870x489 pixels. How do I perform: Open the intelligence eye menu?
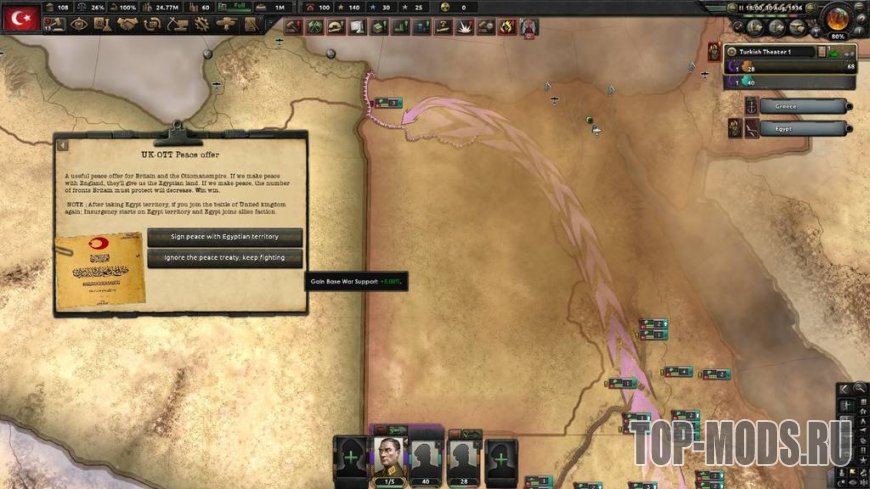coord(79,26)
